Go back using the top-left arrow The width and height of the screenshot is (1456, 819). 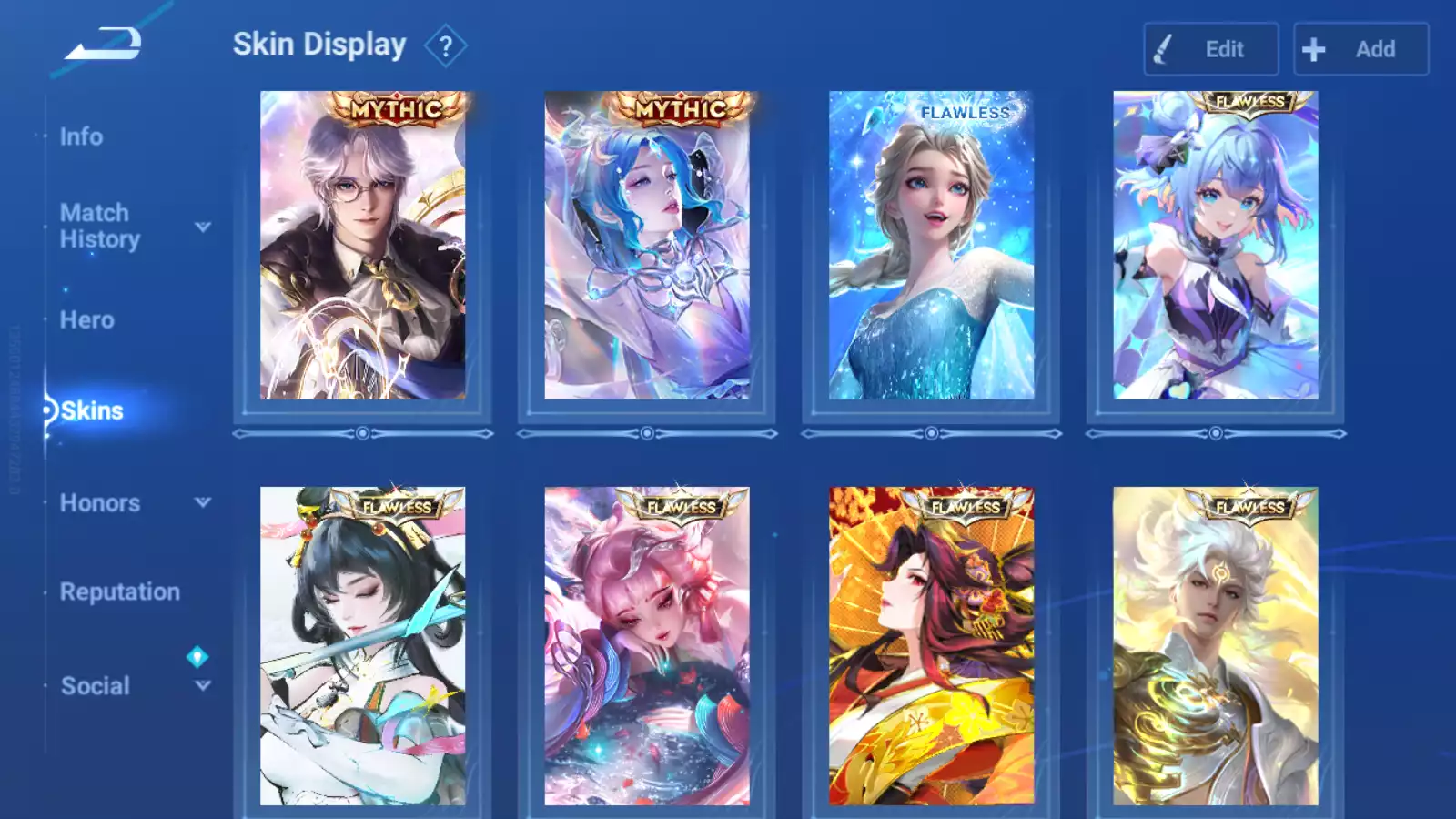tap(103, 45)
